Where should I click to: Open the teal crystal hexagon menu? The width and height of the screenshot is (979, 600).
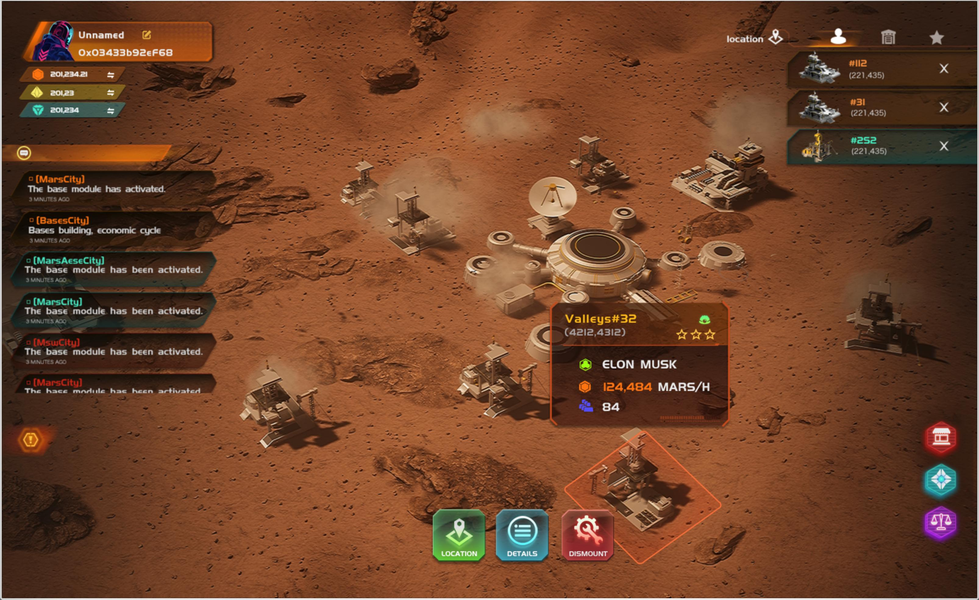[940, 480]
